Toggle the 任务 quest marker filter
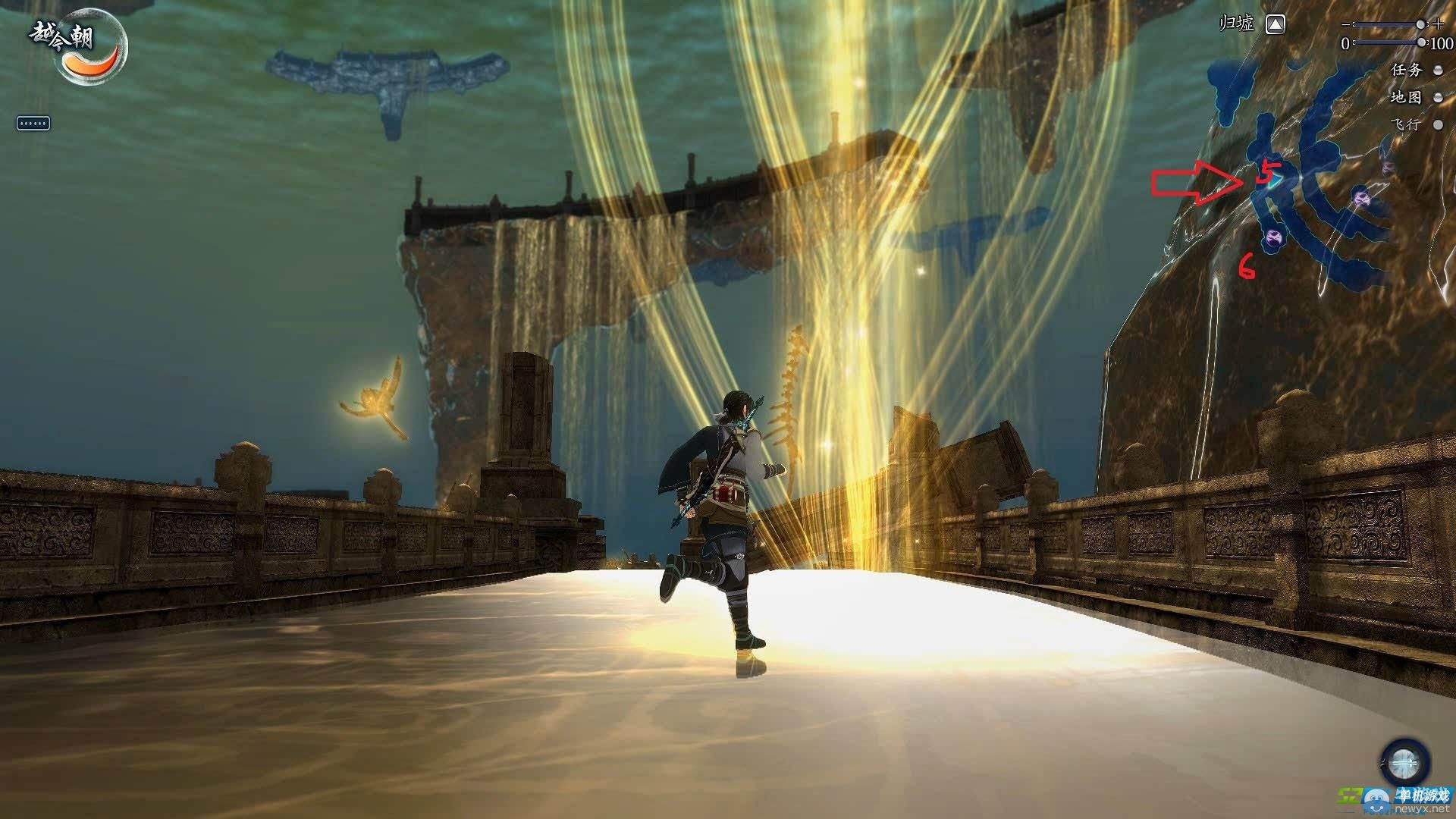The image size is (1456, 819). [1438, 71]
